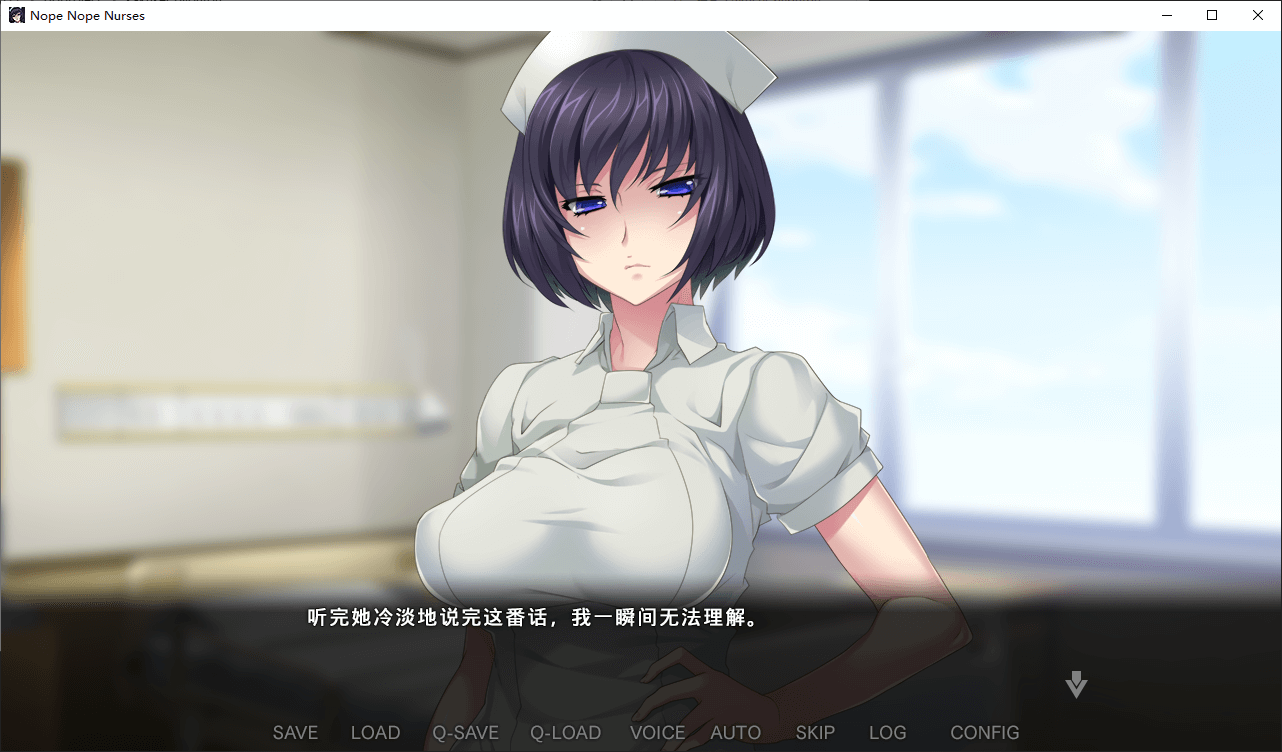Image resolution: width=1282 pixels, height=752 pixels.
Task: Open the SAVE menu
Action: click(295, 733)
